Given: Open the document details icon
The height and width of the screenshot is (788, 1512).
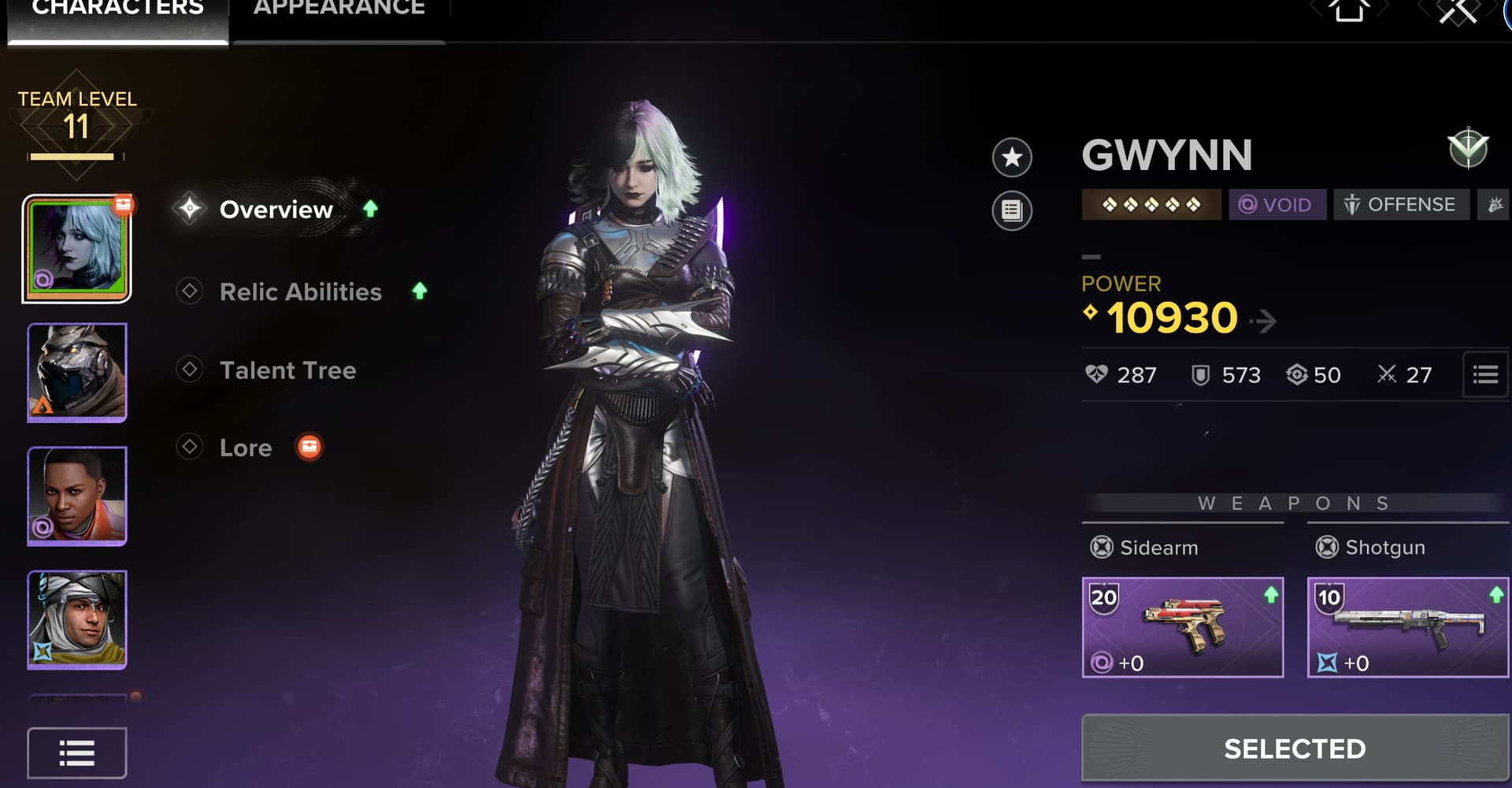Looking at the screenshot, I should (1012, 210).
